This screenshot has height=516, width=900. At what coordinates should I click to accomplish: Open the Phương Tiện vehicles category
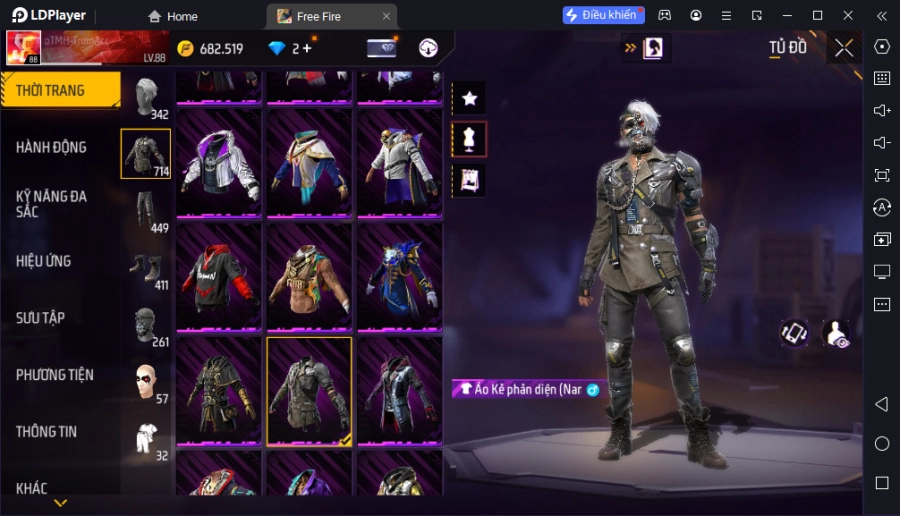(54, 375)
